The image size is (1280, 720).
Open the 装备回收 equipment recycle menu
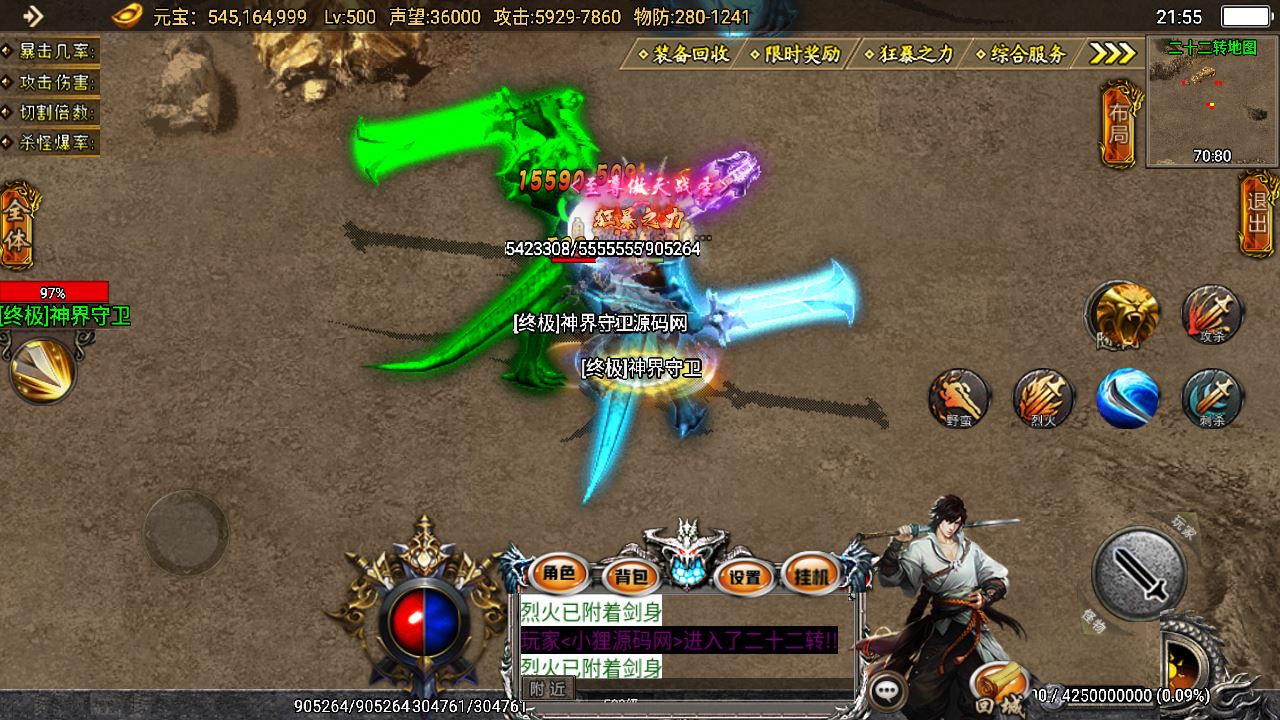pos(687,54)
